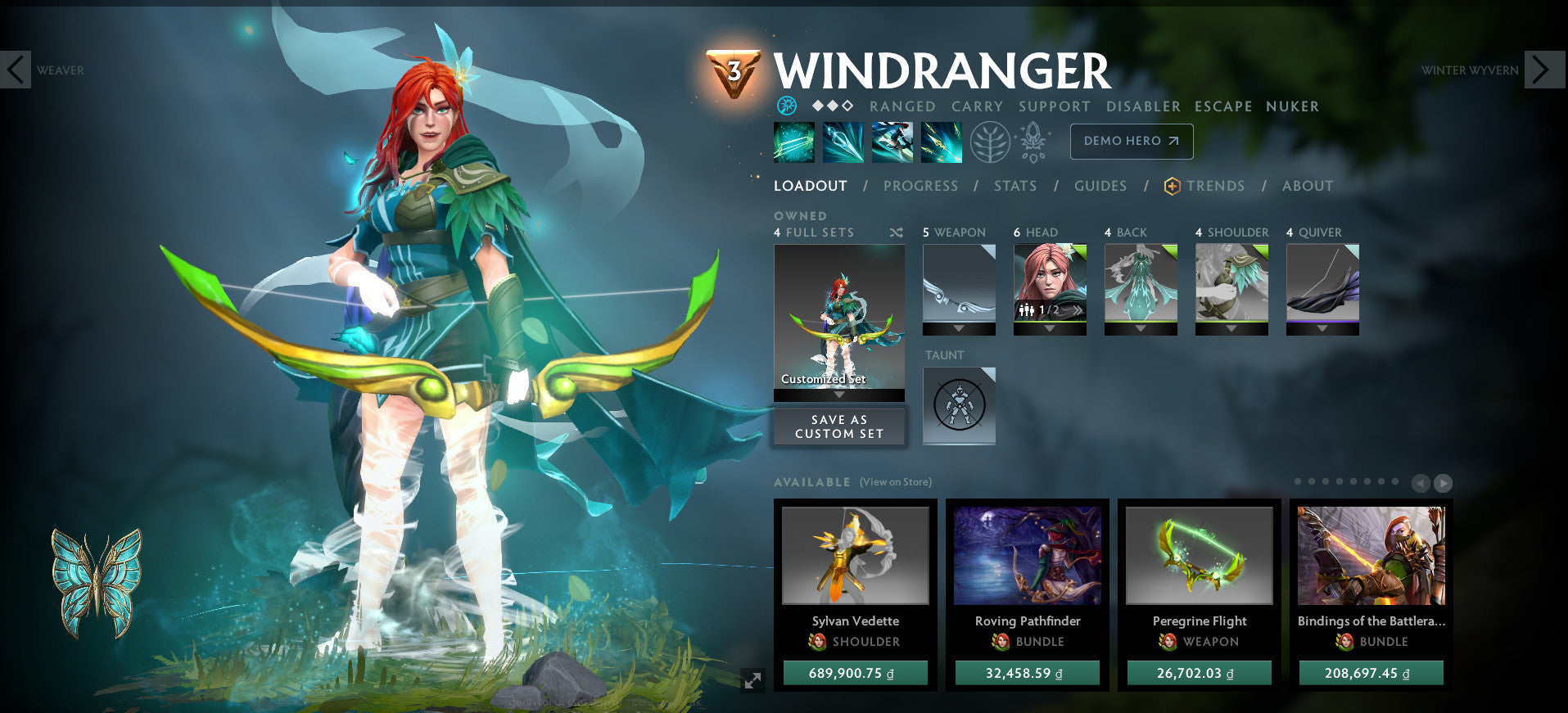Image resolution: width=1568 pixels, height=713 pixels.
Task: Click the Aghanim's upgrades icon
Action: coord(1033,141)
